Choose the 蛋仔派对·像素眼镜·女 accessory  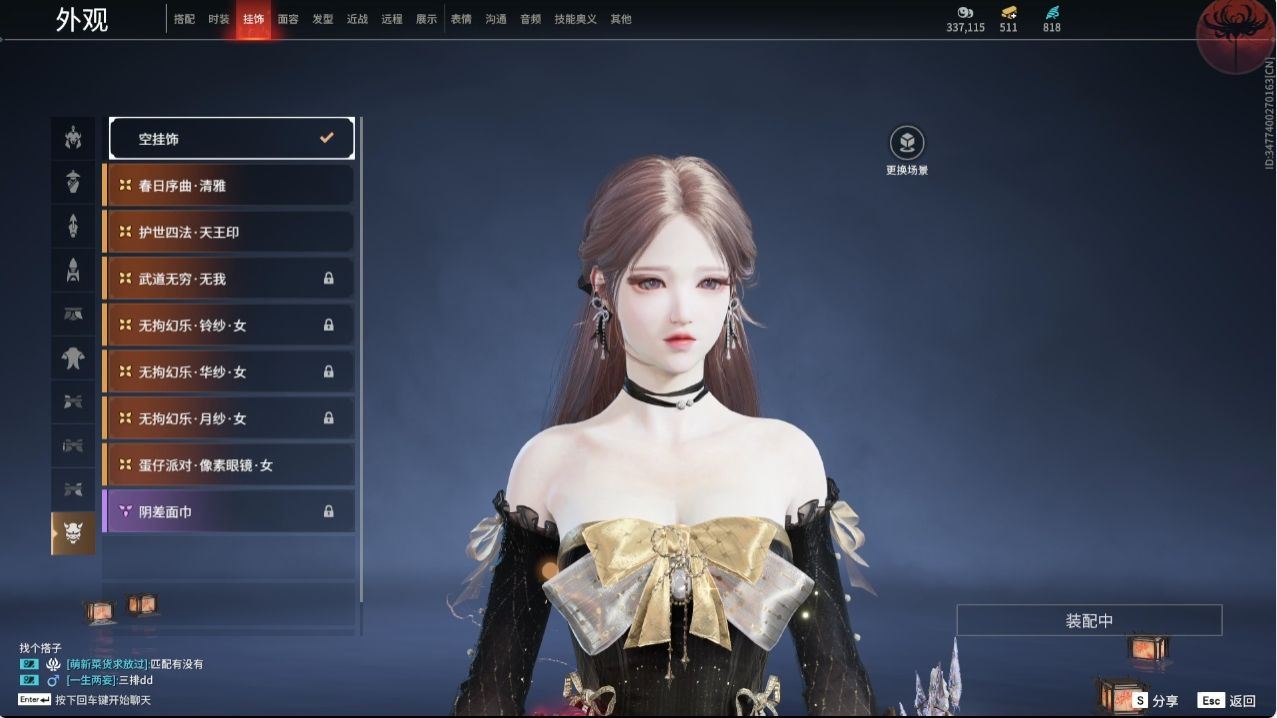coord(229,465)
